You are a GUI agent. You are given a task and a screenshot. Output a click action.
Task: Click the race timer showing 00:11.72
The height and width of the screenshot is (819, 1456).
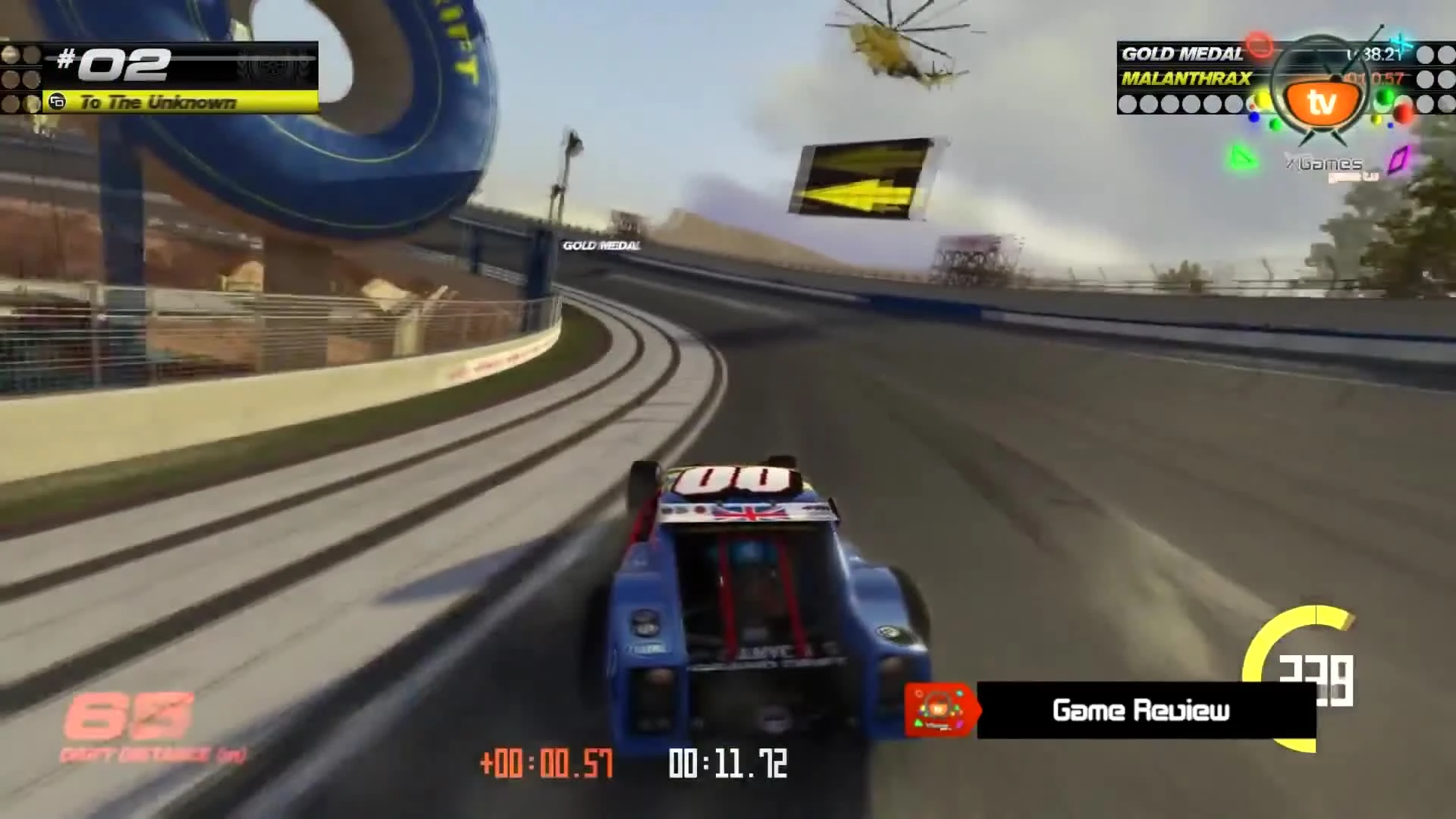click(727, 764)
